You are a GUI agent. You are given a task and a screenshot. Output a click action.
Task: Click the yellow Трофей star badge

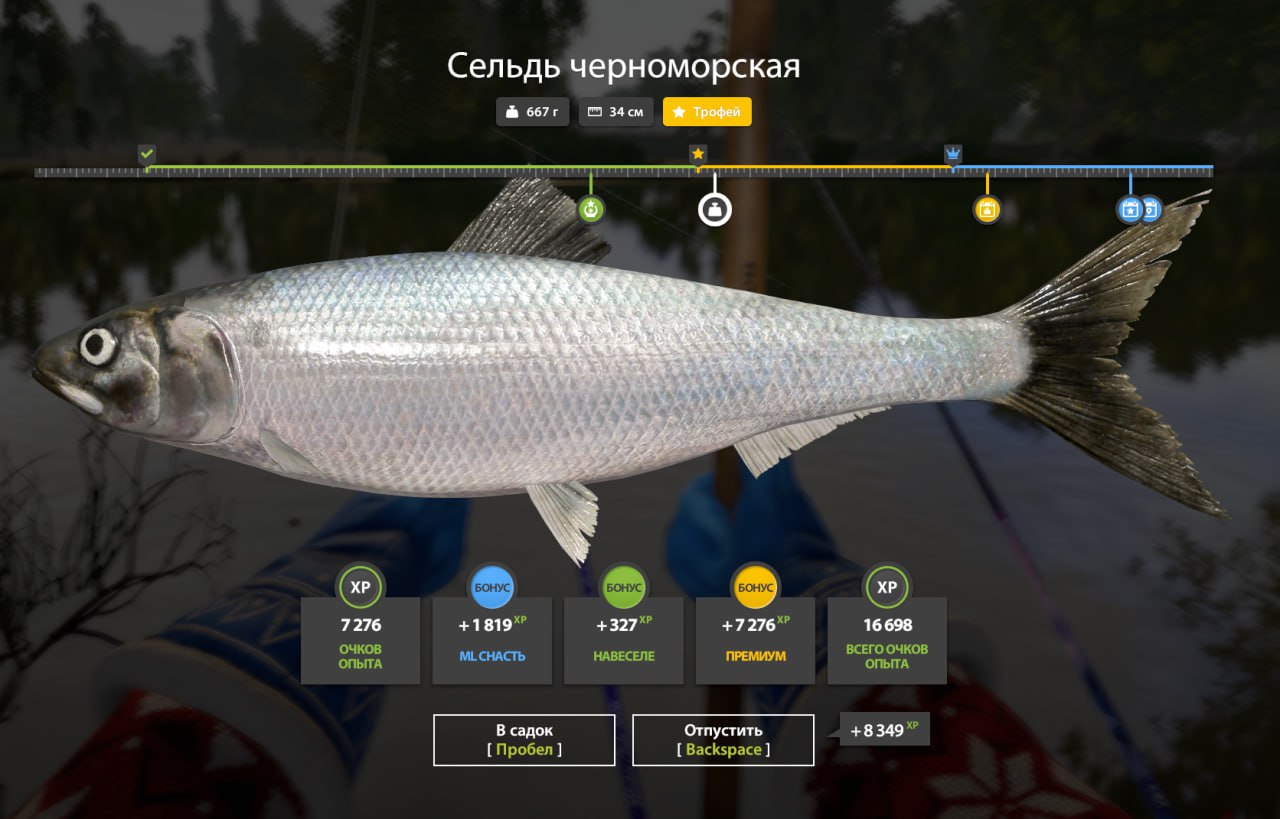[x=707, y=112]
